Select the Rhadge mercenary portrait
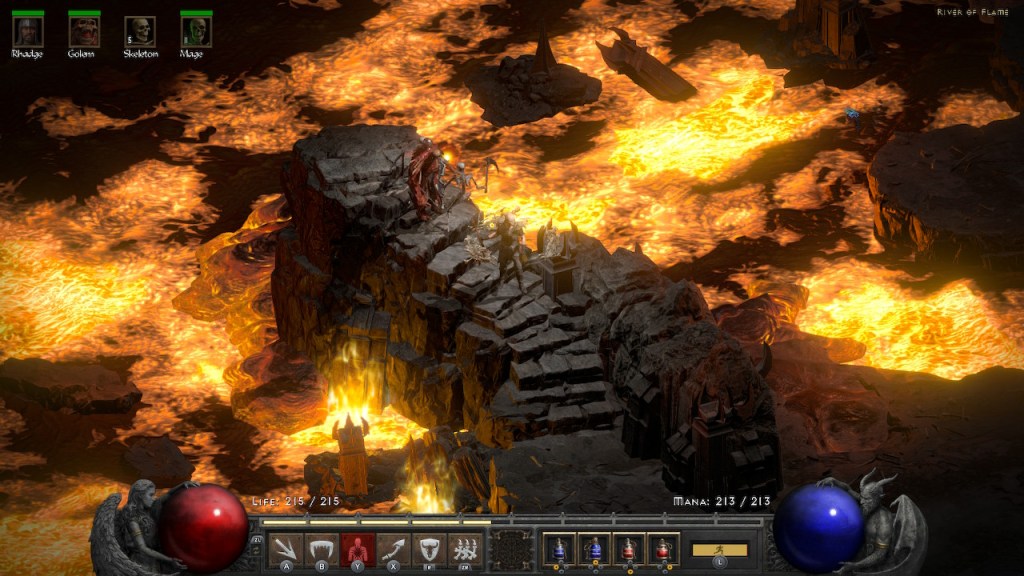Viewport: 1024px width, 576px height. tap(27, 31)
